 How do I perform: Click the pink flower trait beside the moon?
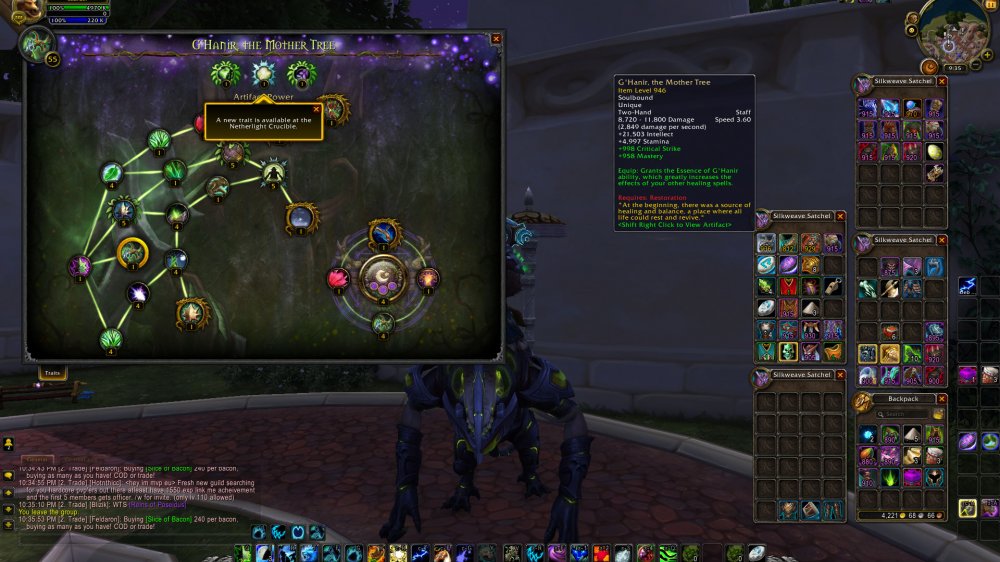pos(338,279)
